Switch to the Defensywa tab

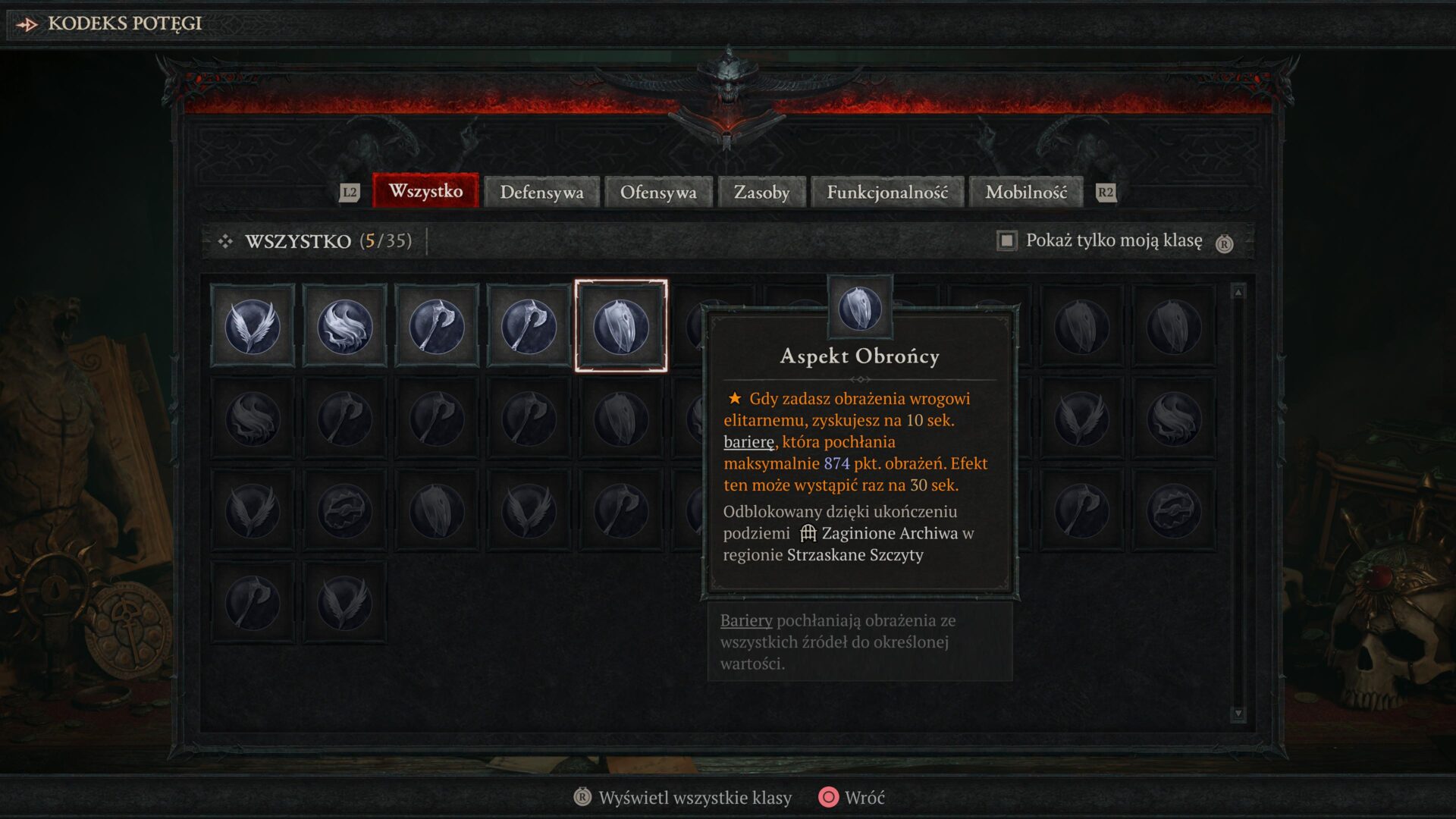(x=541, y=192)
